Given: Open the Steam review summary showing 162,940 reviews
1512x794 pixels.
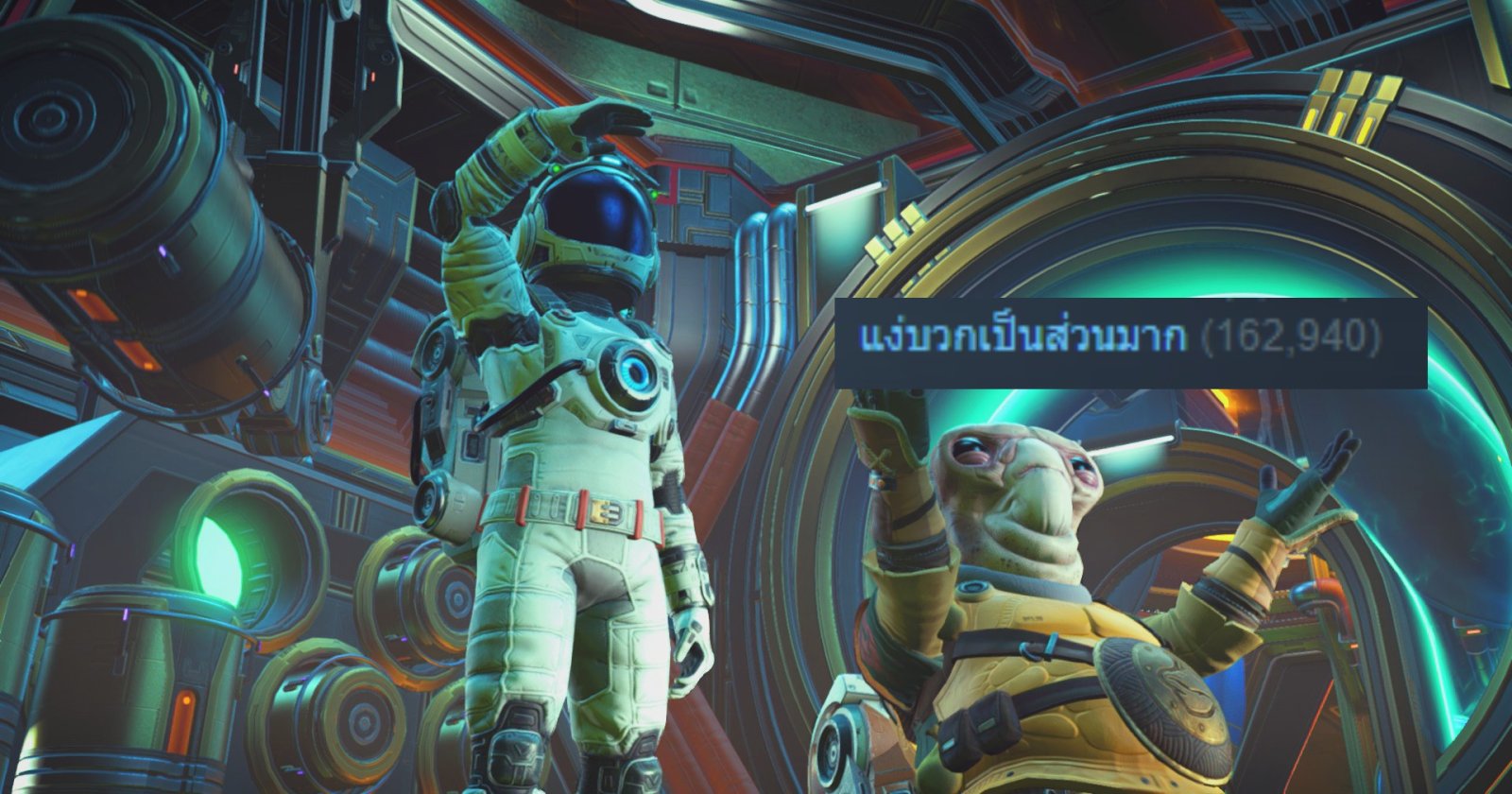Looking at the screenshot, I should 1022,337.
